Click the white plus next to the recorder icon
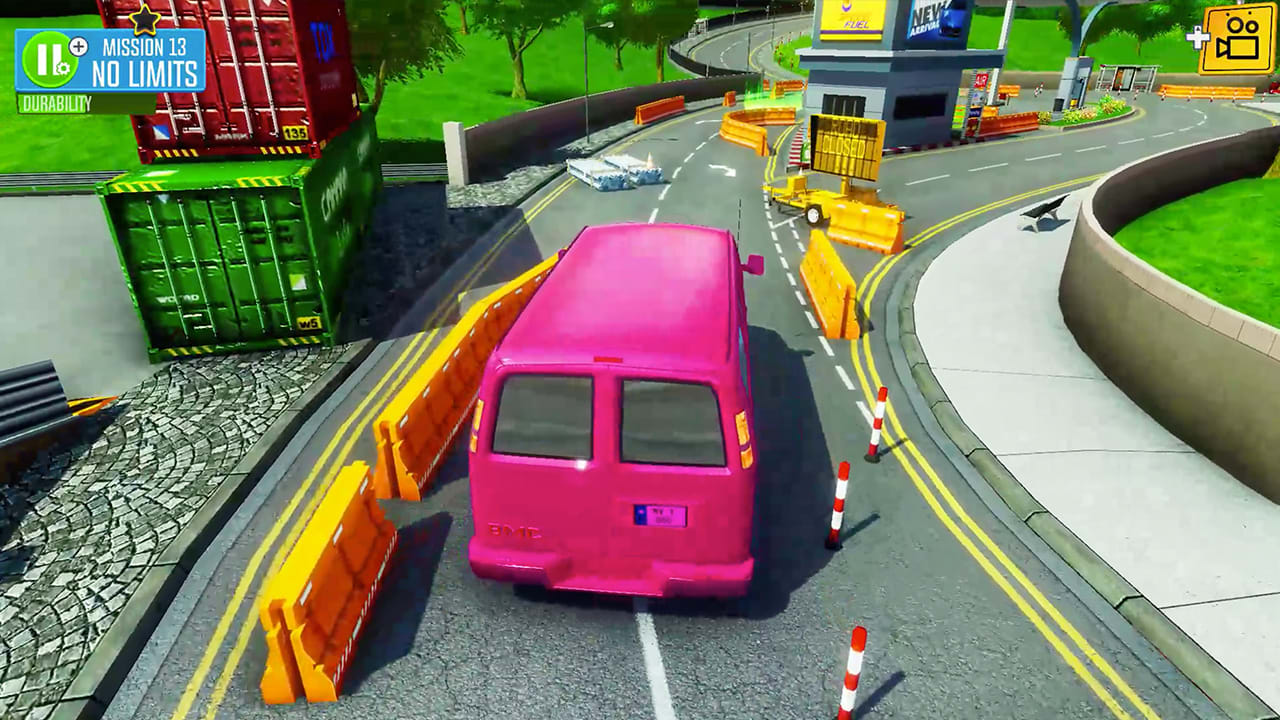Viewport: 1280px width, 720px height. pos(1198,40)
